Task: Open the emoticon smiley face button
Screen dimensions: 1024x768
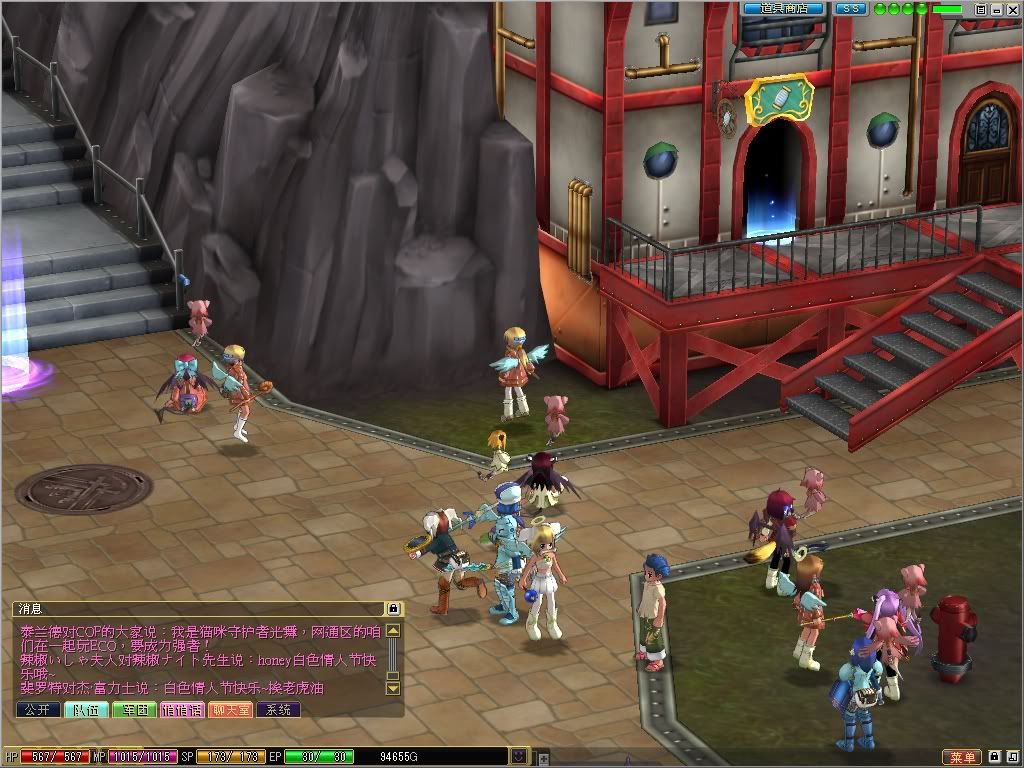Action: tap(519, 756)
